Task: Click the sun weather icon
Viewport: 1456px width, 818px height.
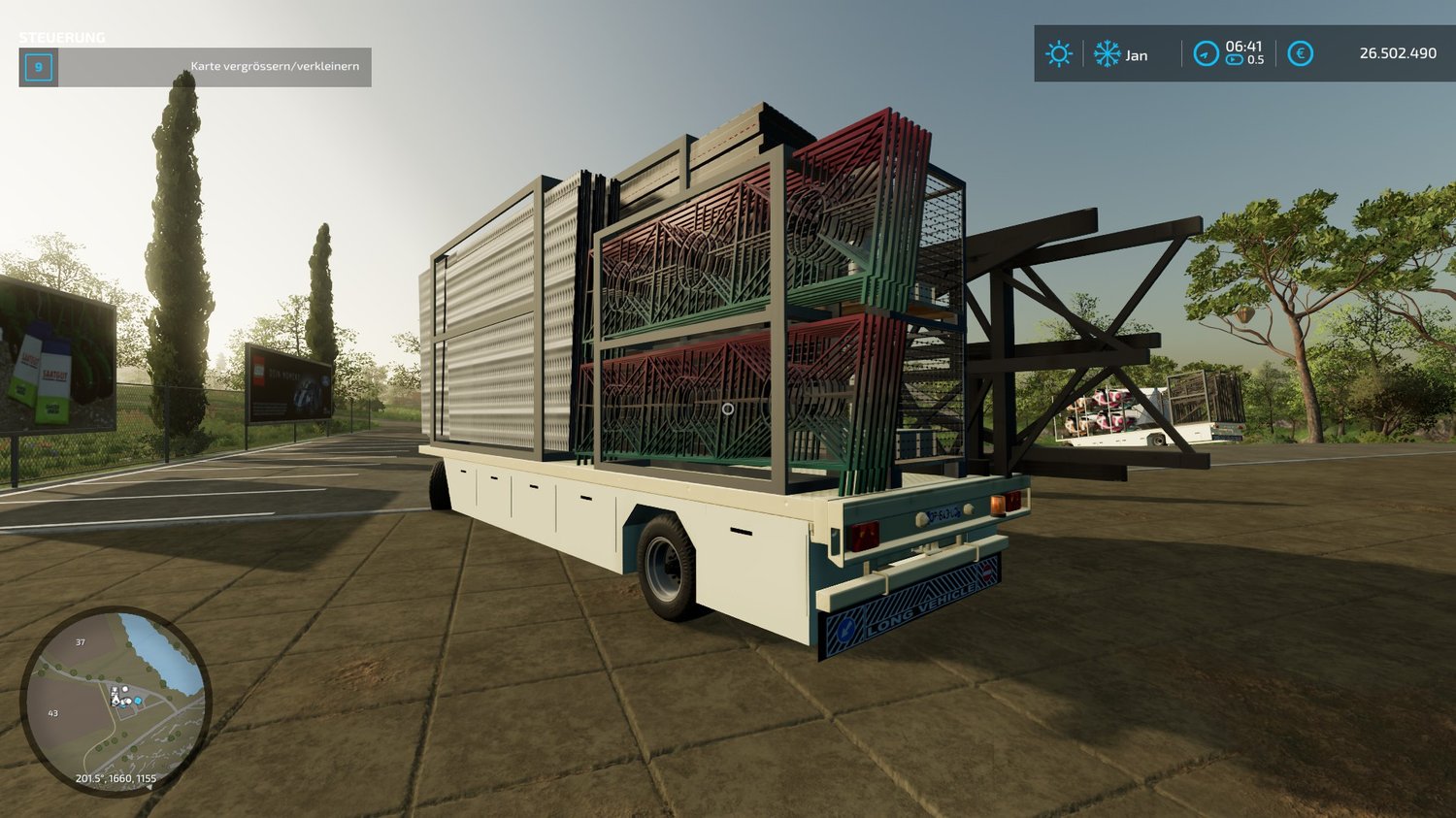Action: pos(1058,53)
